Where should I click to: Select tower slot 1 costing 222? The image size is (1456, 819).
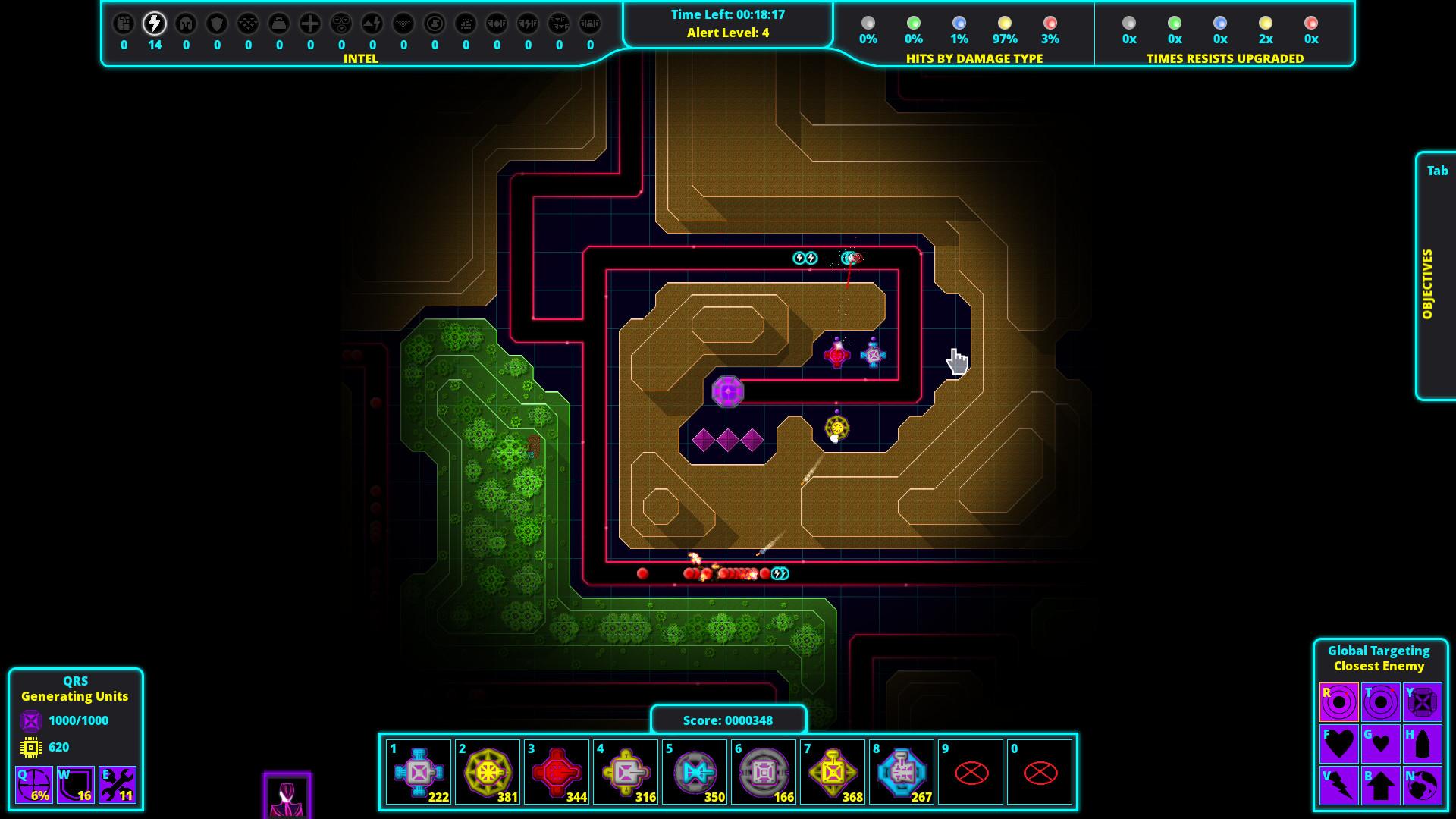pos(418,772)
